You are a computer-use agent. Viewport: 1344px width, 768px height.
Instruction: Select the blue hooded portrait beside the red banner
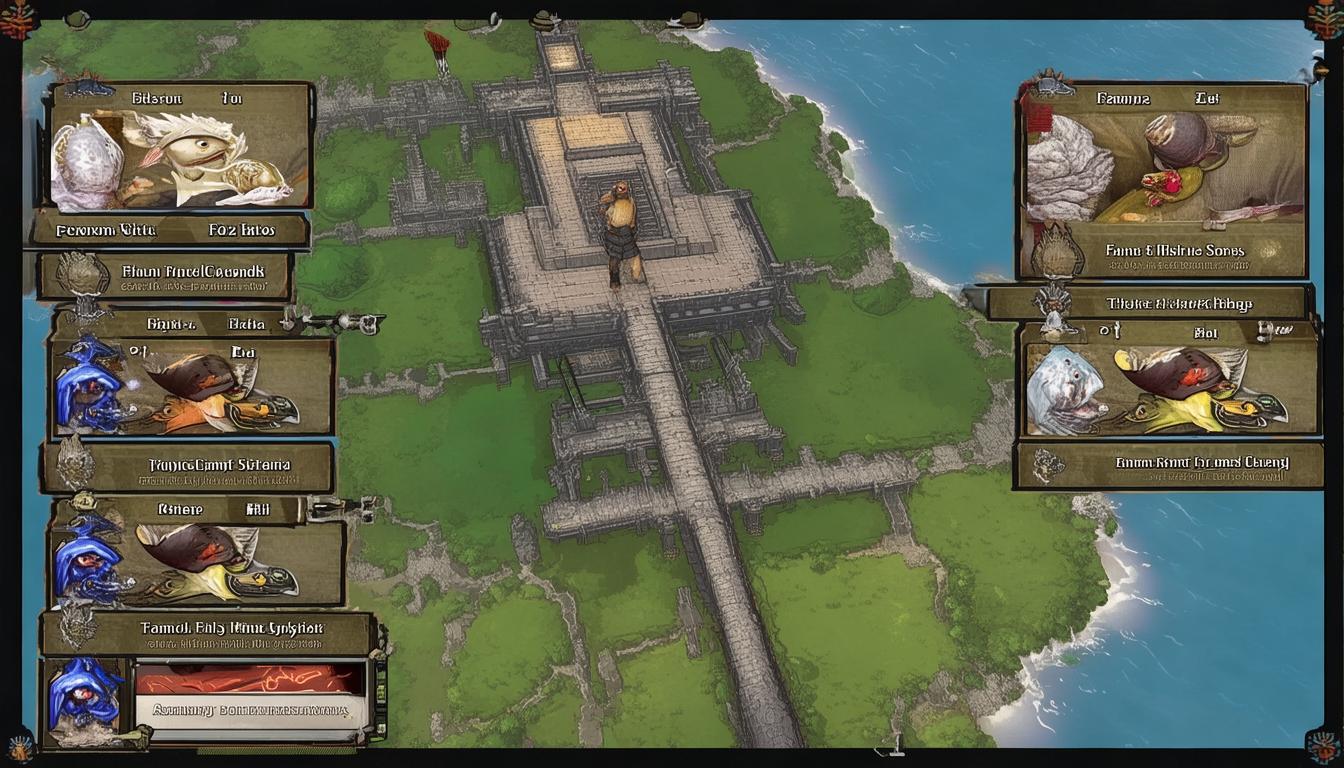(86, 694)
